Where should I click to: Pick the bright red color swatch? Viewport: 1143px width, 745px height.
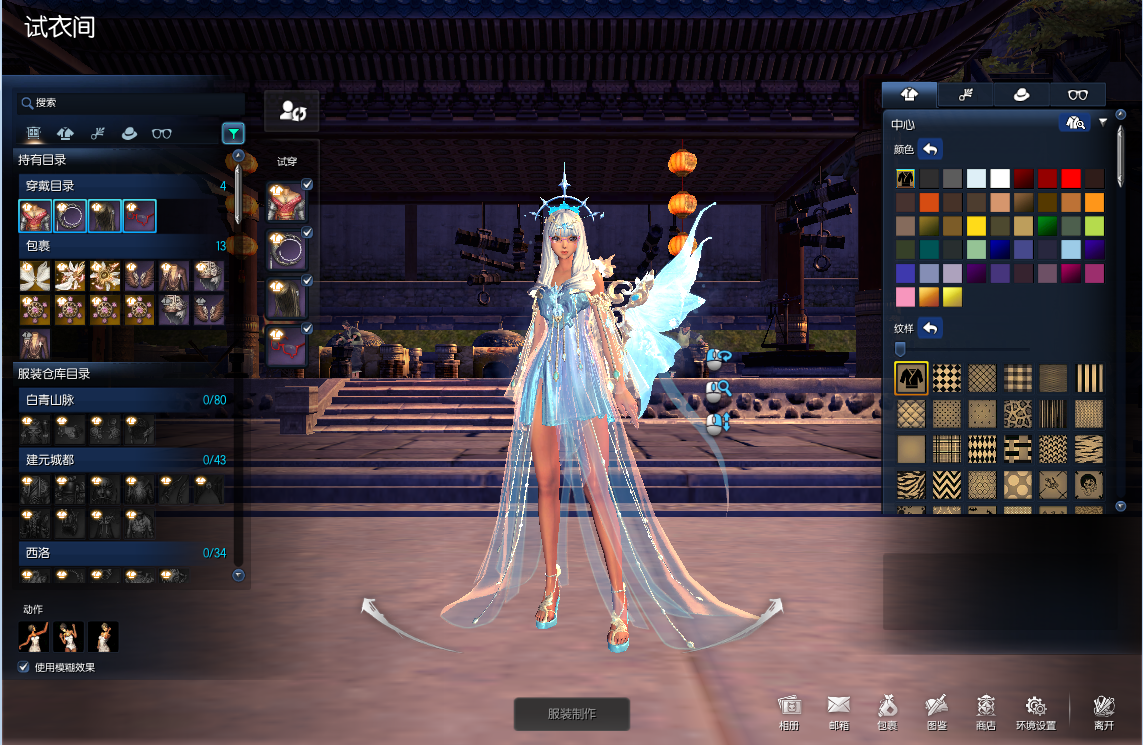pos(1071,179)
